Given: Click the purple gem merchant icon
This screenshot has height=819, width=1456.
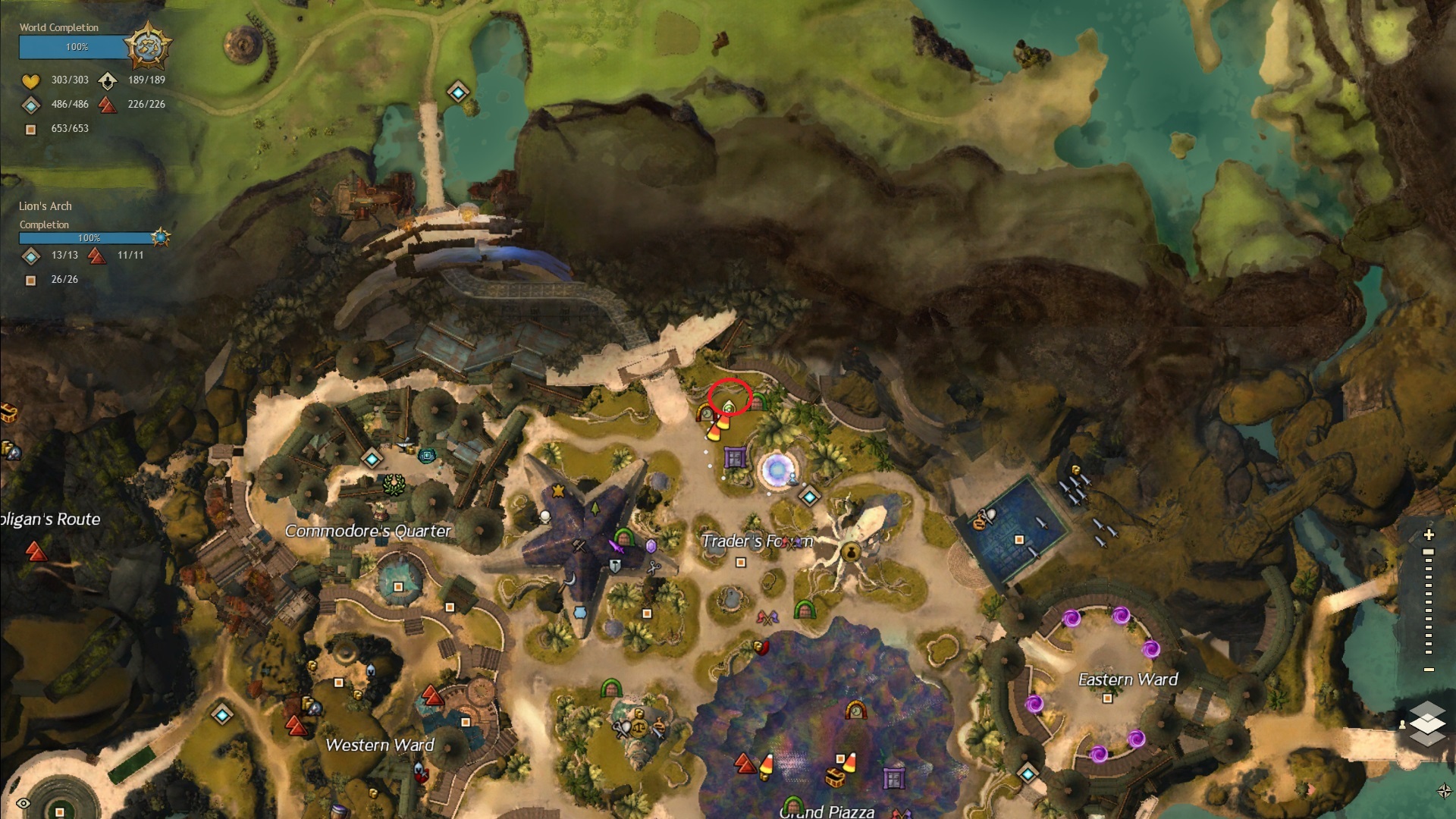Looking at the screenshot, I should [651, 546].
